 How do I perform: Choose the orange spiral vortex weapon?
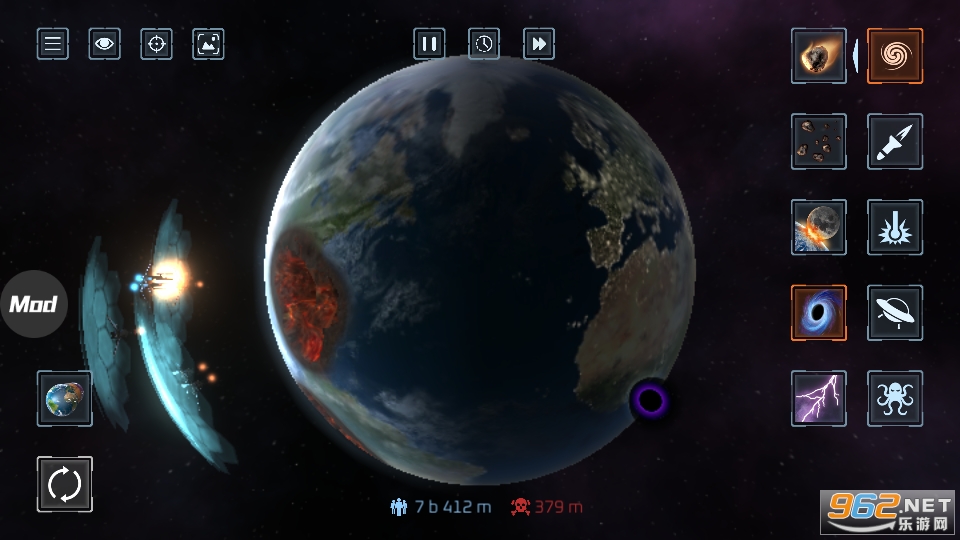895,56
